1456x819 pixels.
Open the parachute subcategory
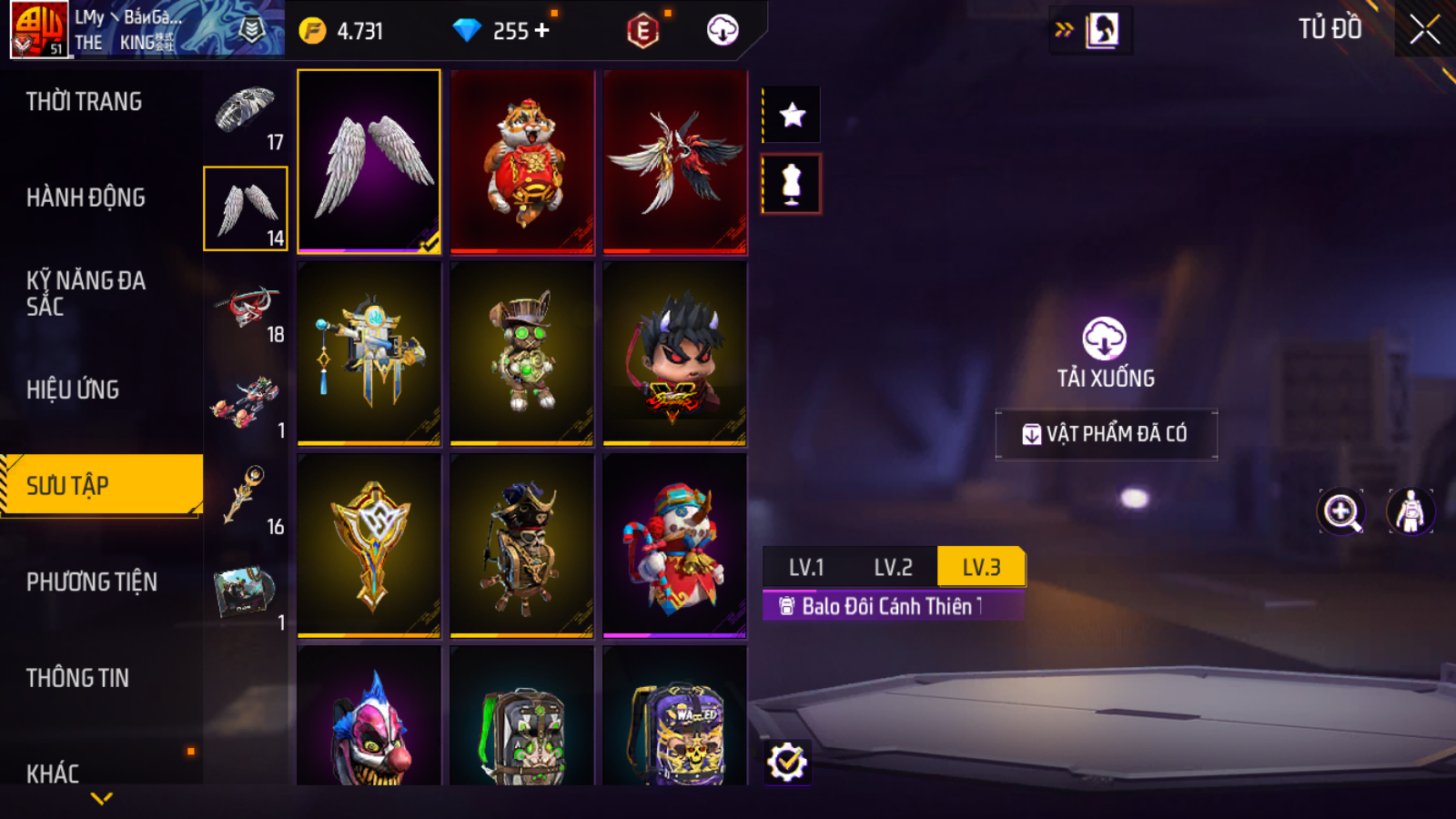[246, 114]
